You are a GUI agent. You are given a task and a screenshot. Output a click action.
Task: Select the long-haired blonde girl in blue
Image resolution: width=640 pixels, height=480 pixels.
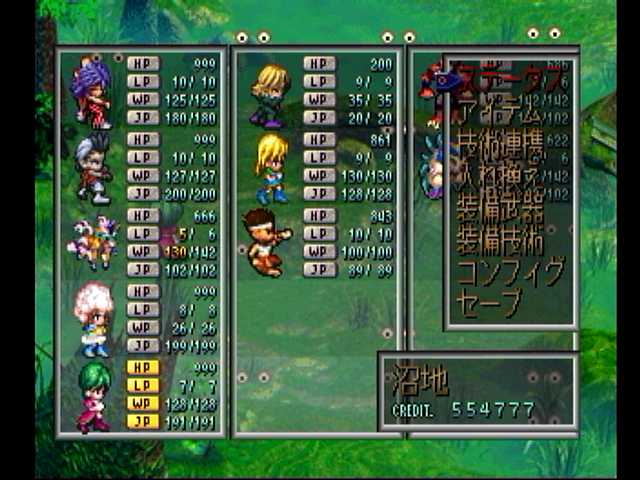[x=271, y=167]
